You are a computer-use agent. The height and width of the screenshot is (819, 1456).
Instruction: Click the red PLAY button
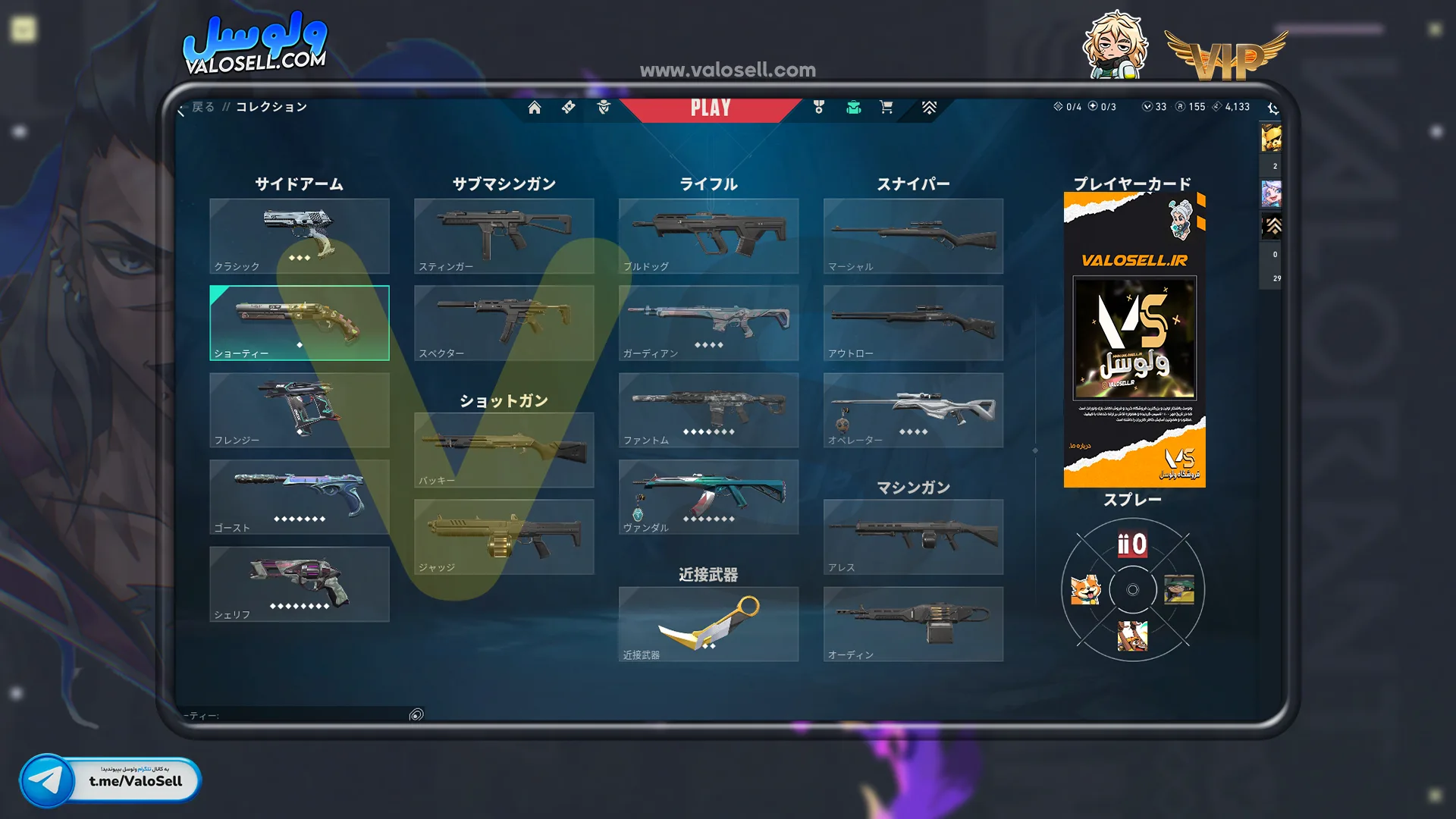coord(711,108)
